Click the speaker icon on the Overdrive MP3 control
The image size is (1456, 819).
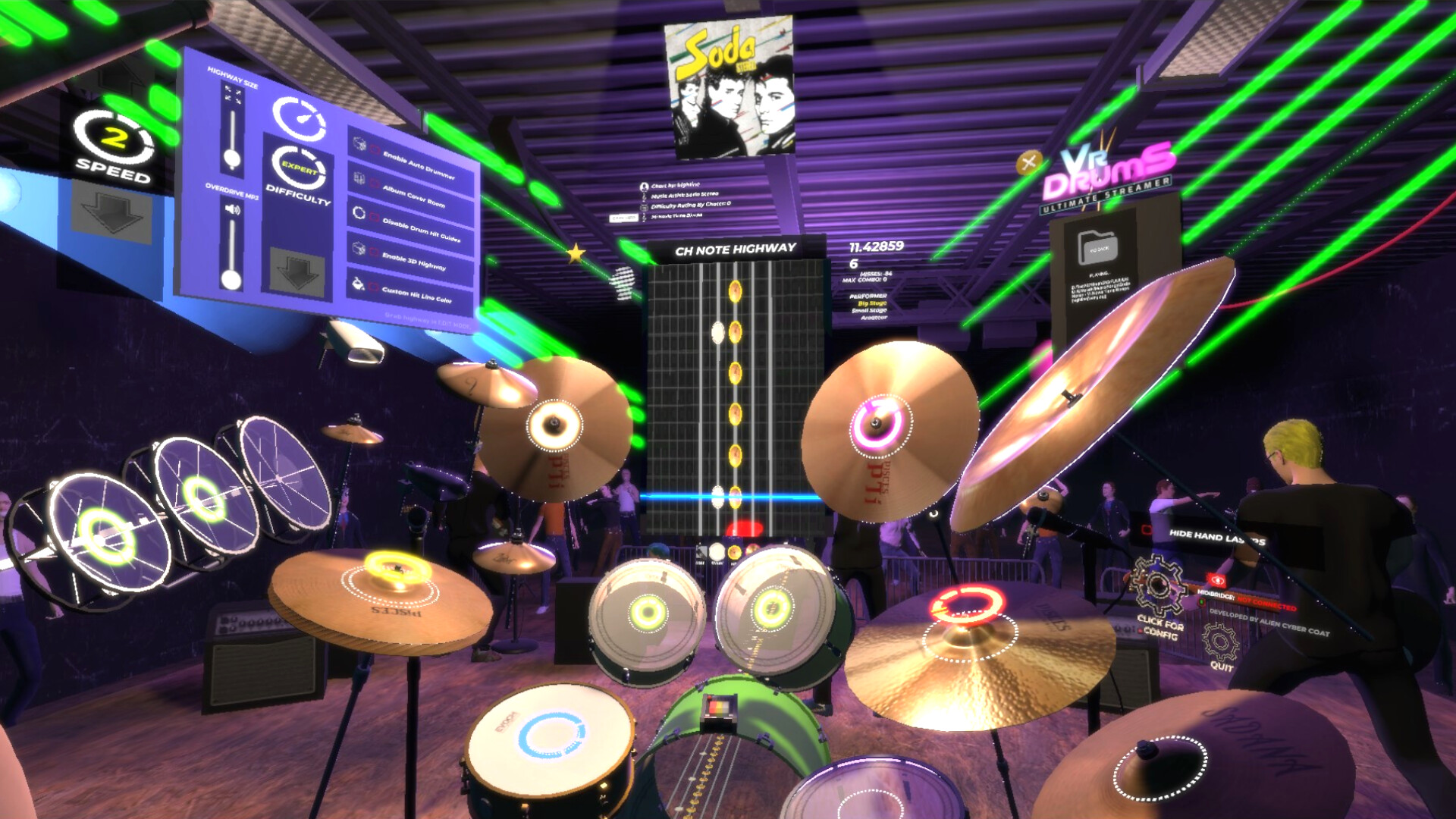coord(234,209)
